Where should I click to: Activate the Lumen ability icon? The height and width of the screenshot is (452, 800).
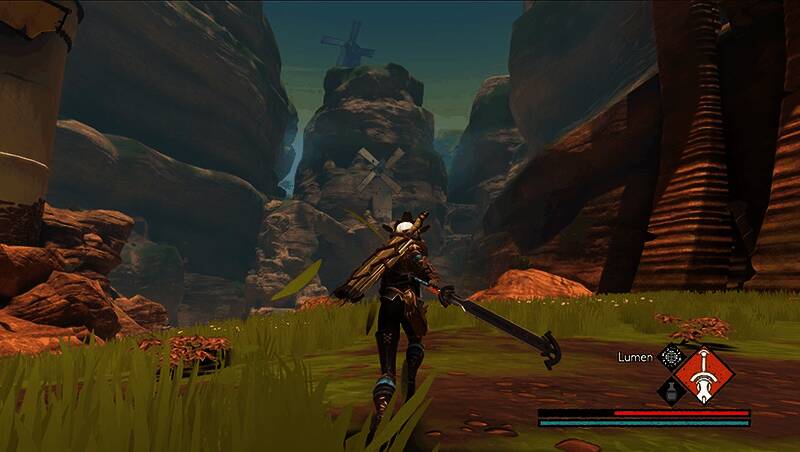point(670,356)
